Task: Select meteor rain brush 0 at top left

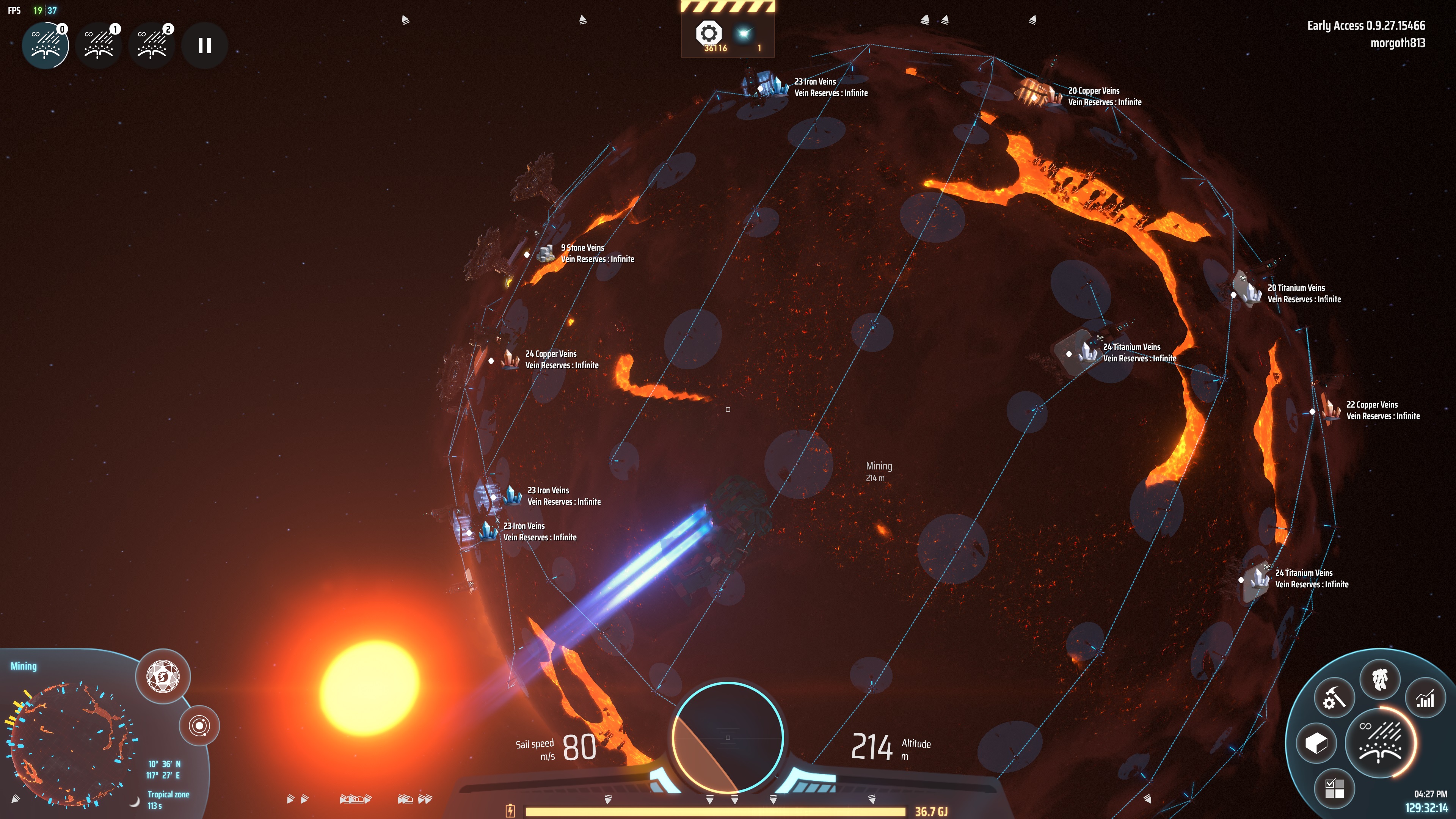Action: pos(45,45)
